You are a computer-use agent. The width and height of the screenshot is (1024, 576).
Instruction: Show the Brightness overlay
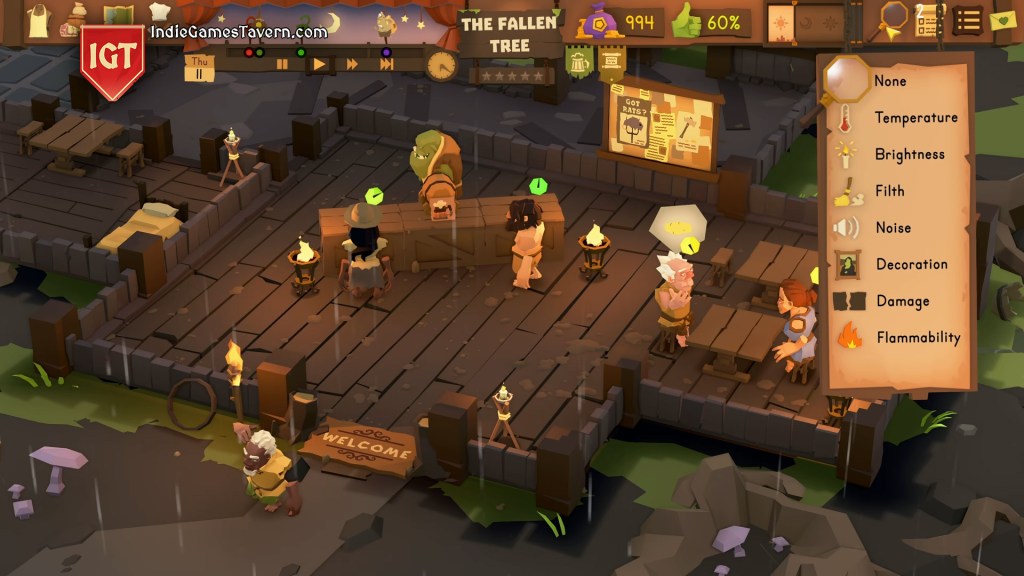[x=908, y=155]
